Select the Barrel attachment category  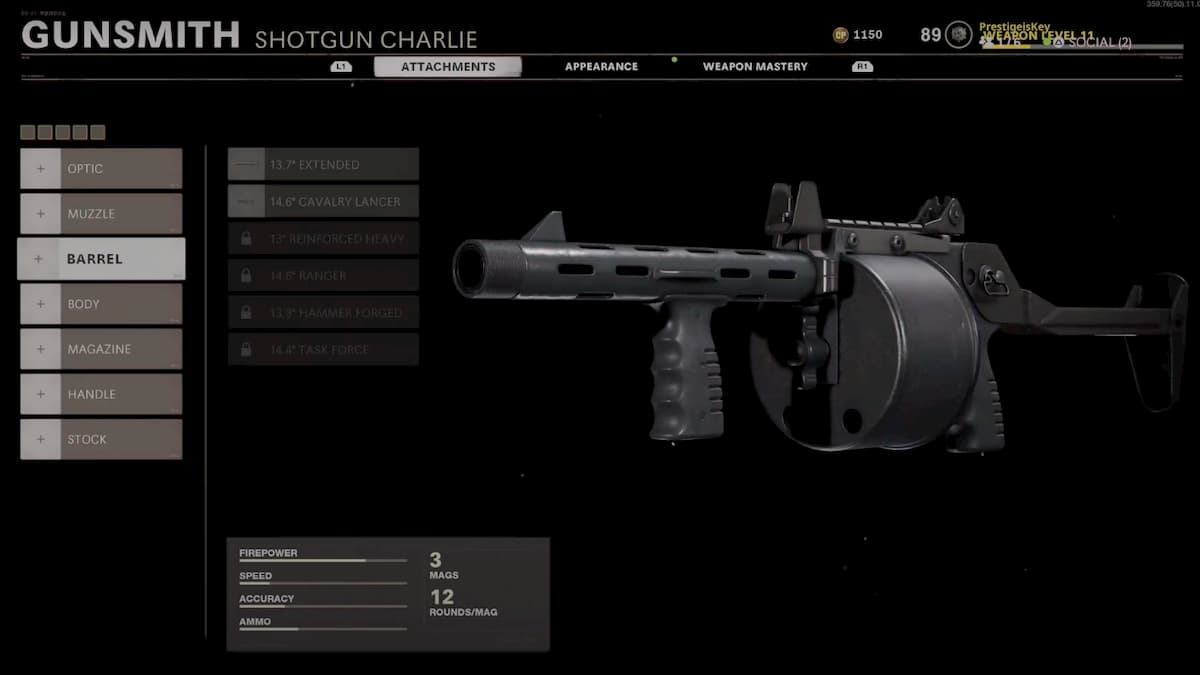pyautogui.click(x=101, y=259)
